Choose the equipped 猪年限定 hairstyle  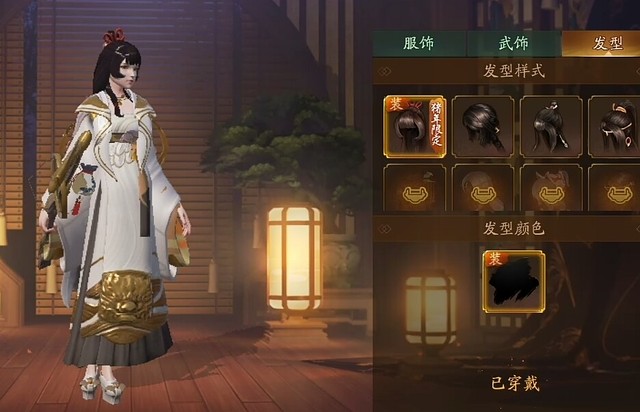coord(414,126)
